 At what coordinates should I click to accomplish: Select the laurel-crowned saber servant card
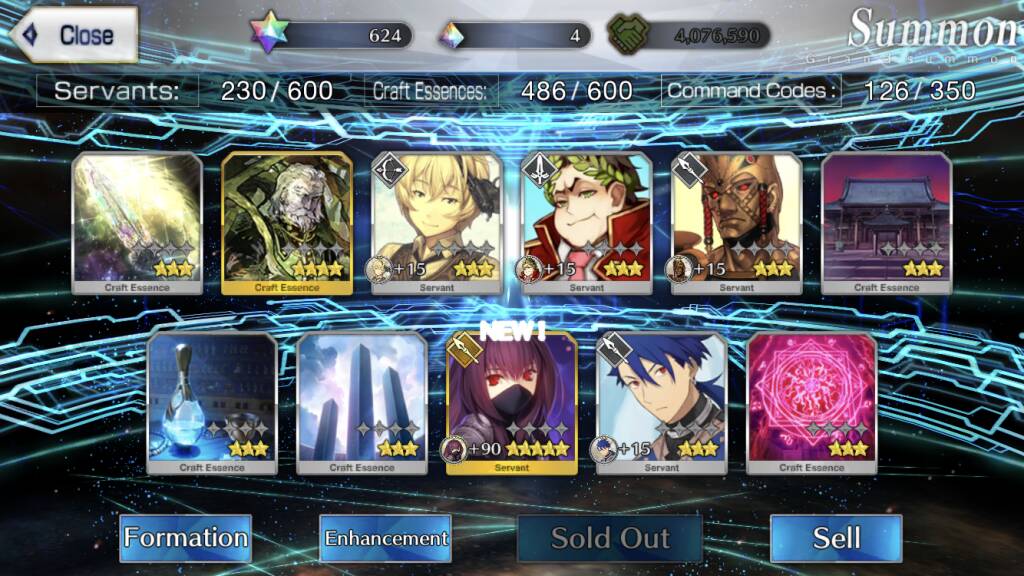click(x=587, y=222)
